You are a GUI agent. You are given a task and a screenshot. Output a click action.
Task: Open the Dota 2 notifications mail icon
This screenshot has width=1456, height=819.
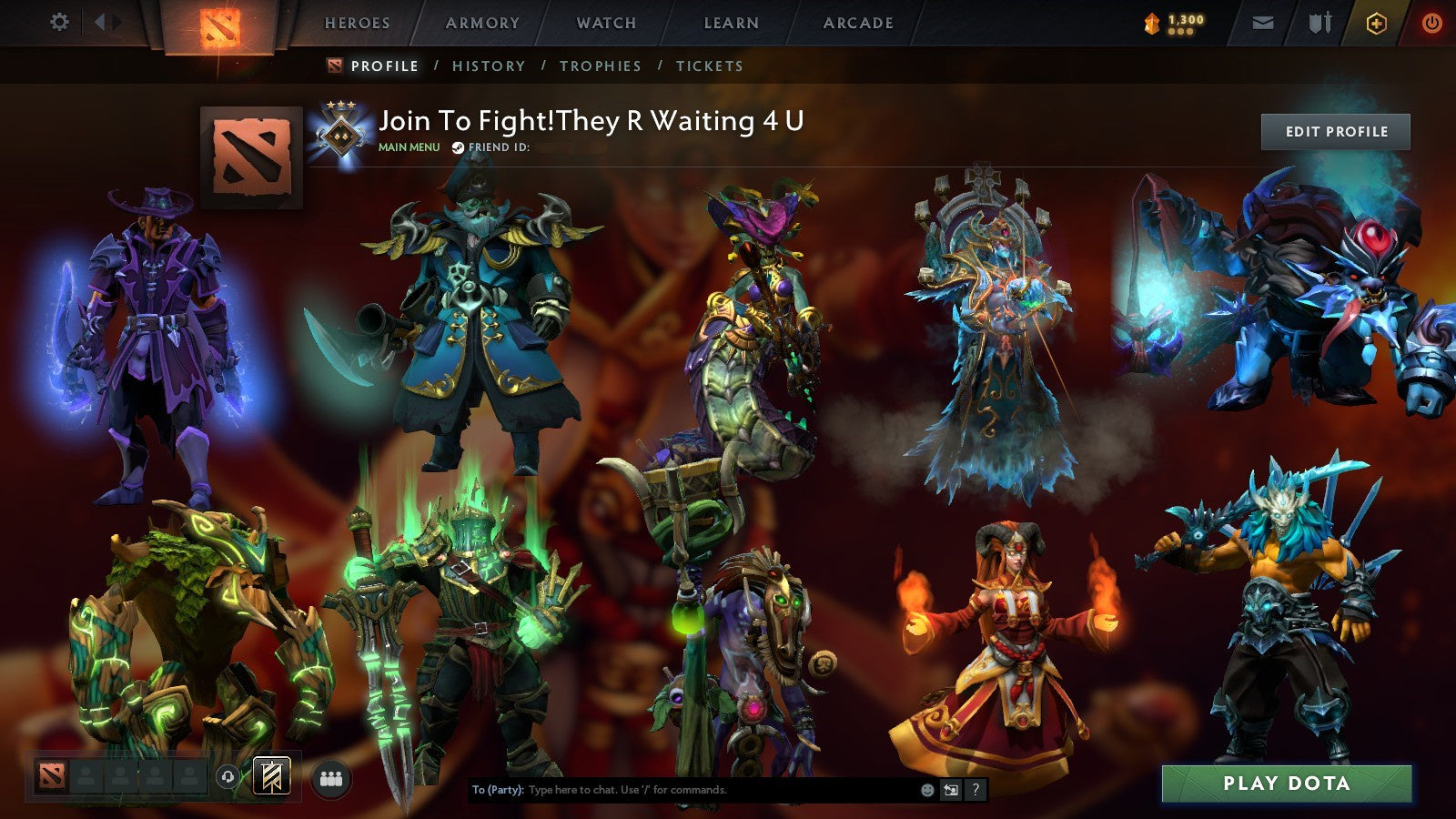(x=1263, y=22)
